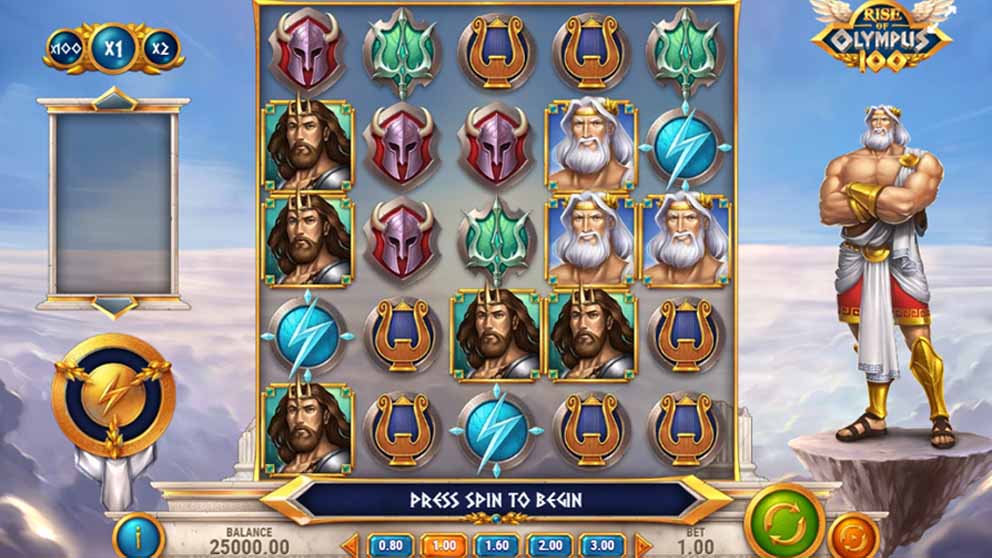The width and height of the screenshot is (992, 558).
Task: Set the bet to 1.60
Action: click(497, 546)
